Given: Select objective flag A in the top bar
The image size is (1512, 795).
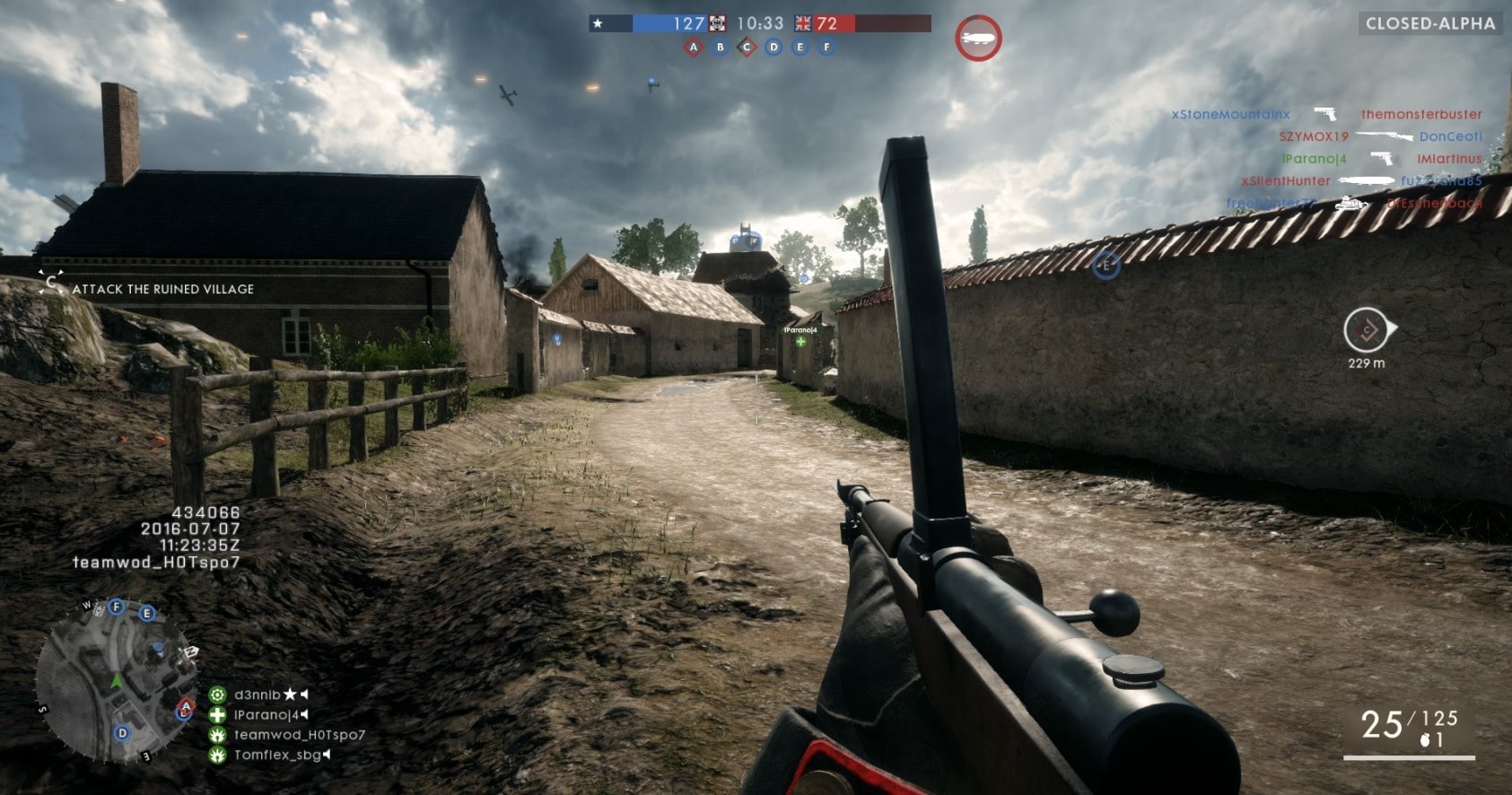Looking at the screenshot, I should pyautogui.click(x=693, y=48).
